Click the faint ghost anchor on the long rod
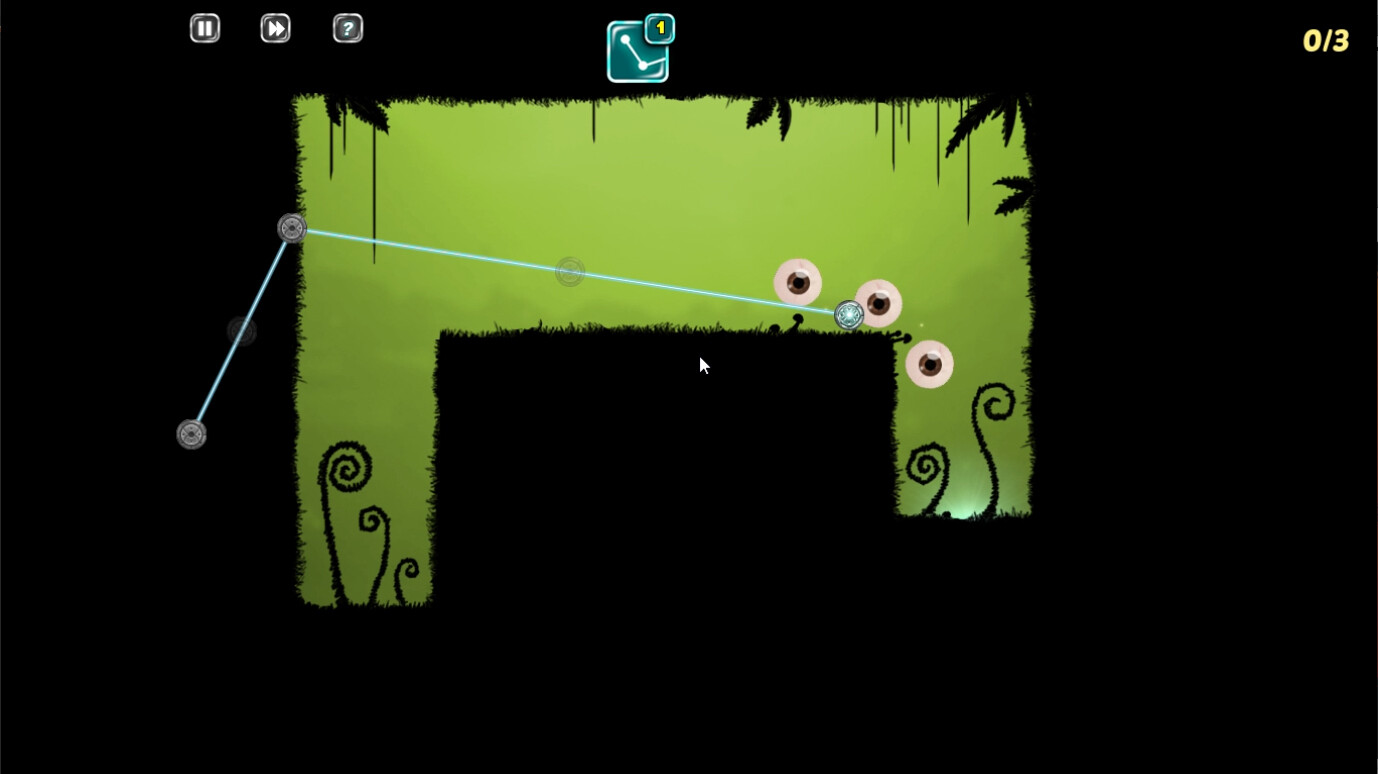The width and height of the screenshot is (1378, 774). point(570,271)
